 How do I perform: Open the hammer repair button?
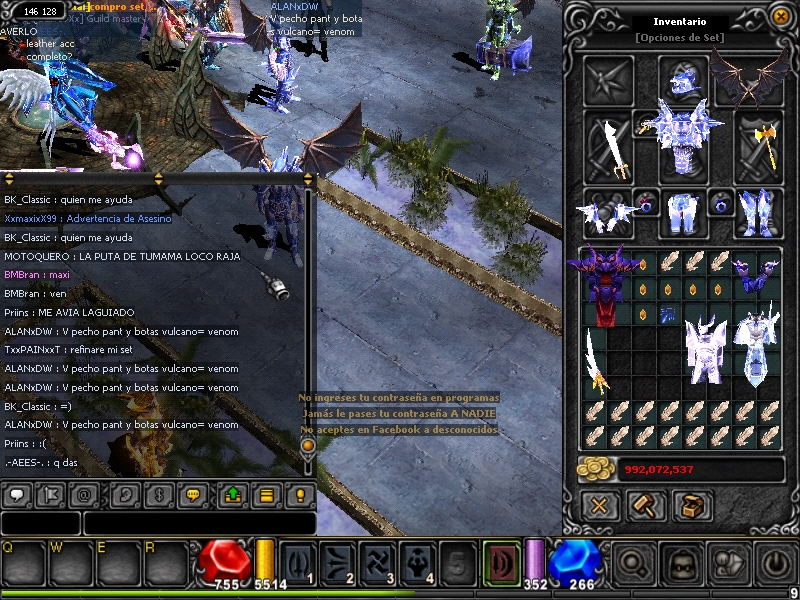tap(646, 505)
